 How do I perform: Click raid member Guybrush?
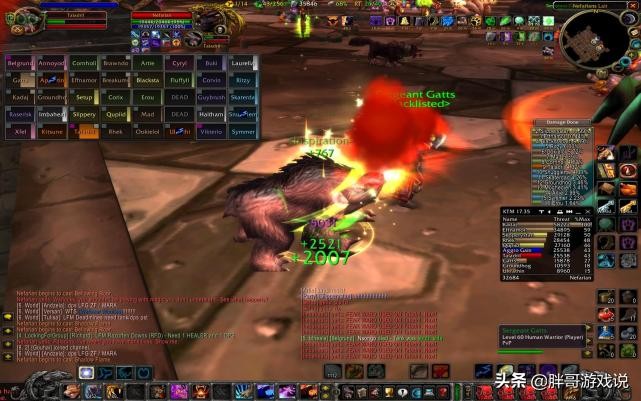[x=210, y=97]
